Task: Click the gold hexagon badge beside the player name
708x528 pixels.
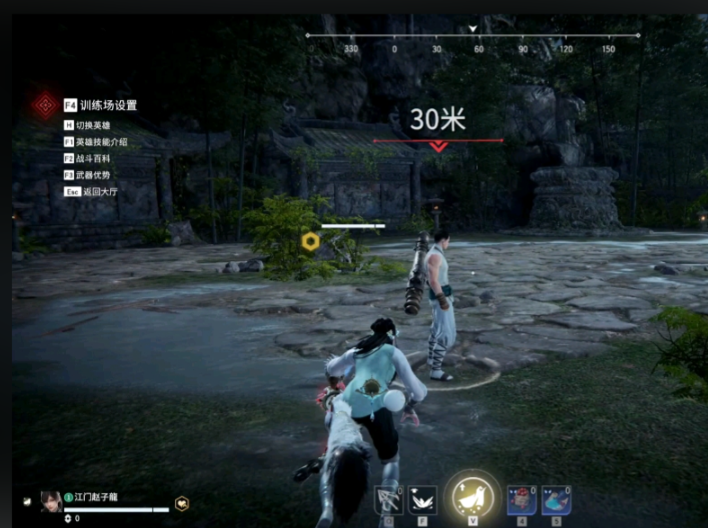Action: pyautogui.click(x=182, y=504)
